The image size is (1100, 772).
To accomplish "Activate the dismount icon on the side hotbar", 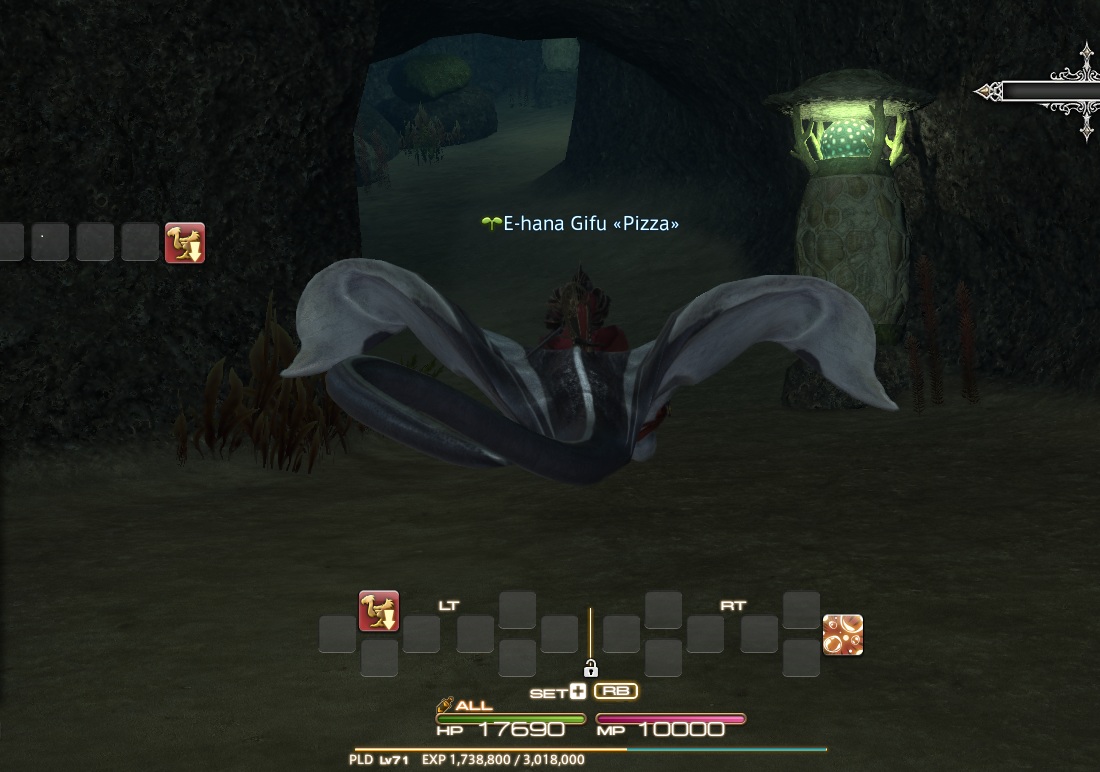I will [185, 243].
